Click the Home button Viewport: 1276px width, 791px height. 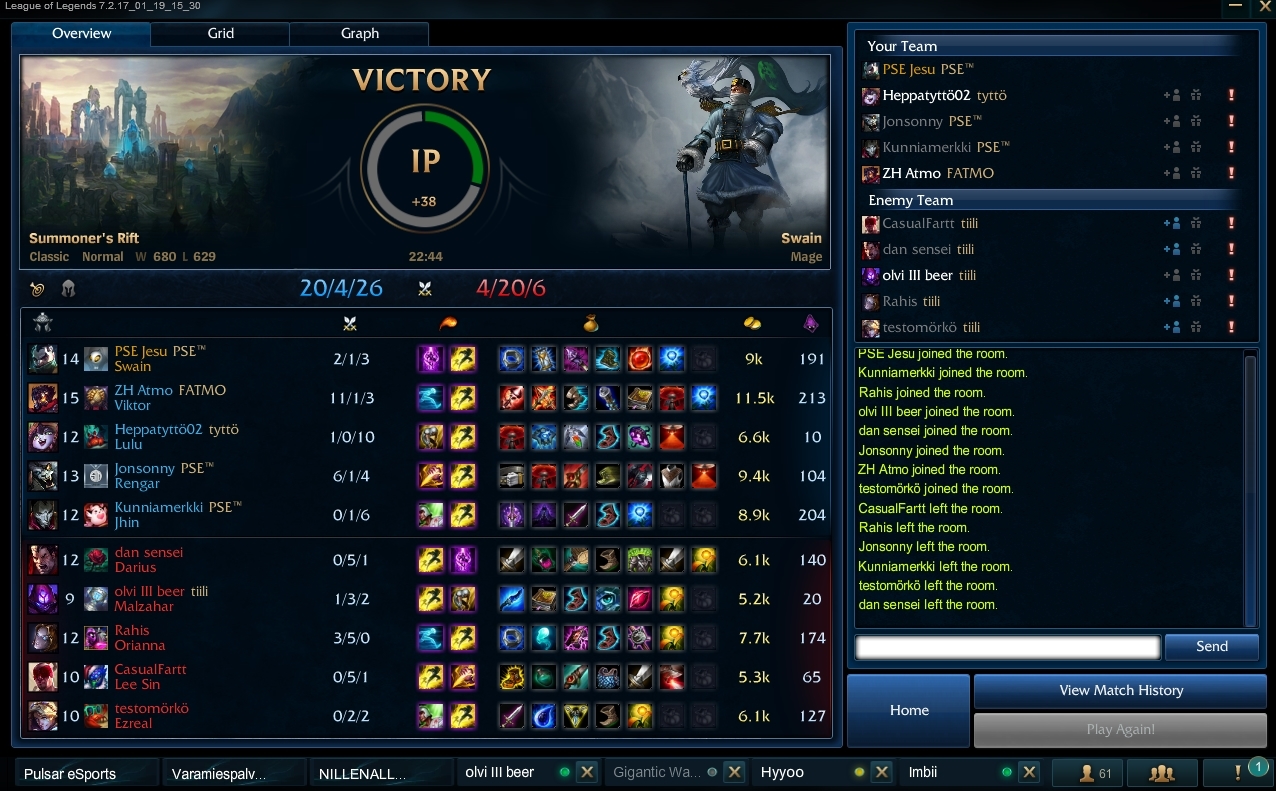pos(909,710)
